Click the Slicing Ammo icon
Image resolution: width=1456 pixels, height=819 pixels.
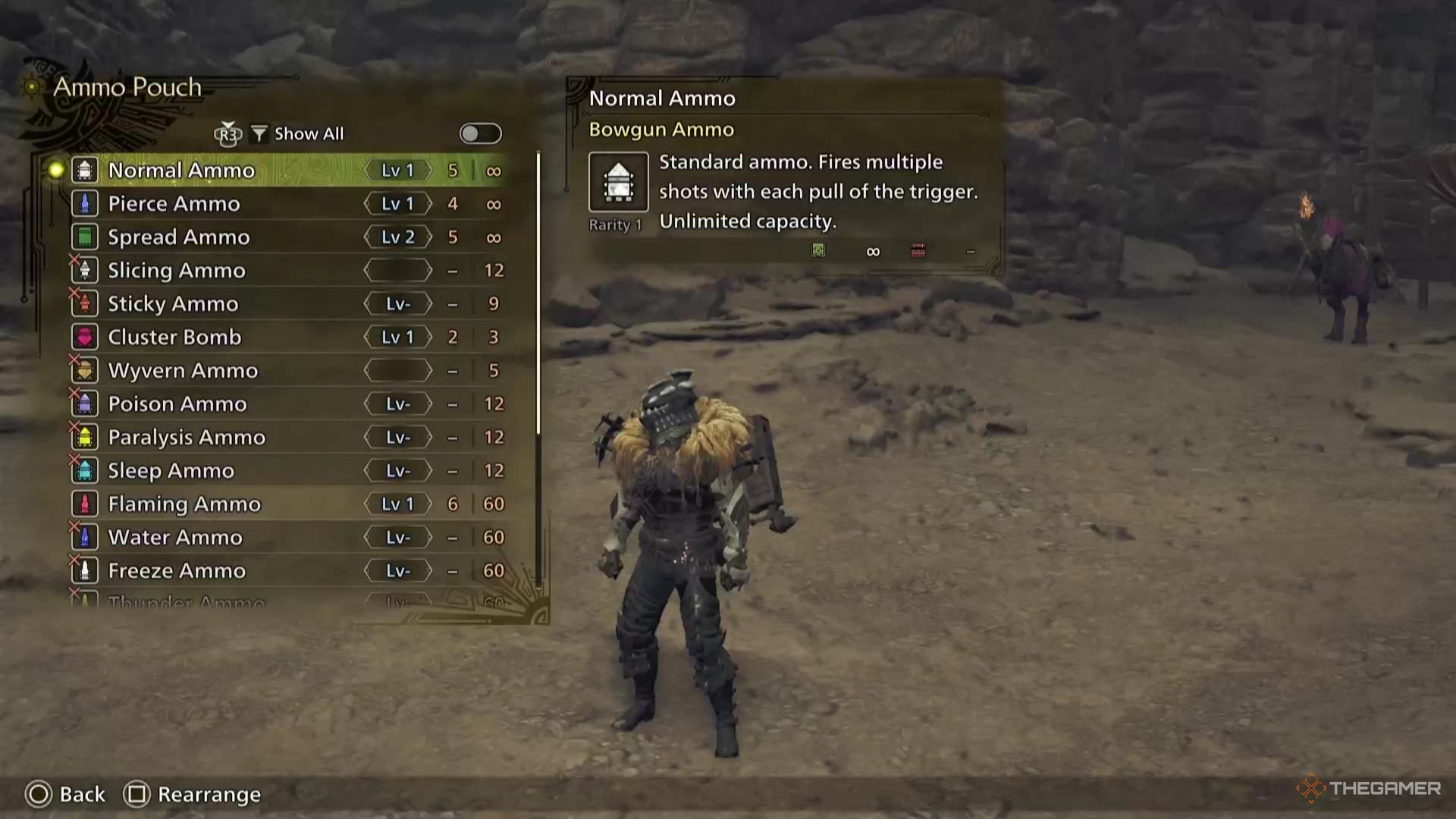pyautogui.click(x=83, y=270)
